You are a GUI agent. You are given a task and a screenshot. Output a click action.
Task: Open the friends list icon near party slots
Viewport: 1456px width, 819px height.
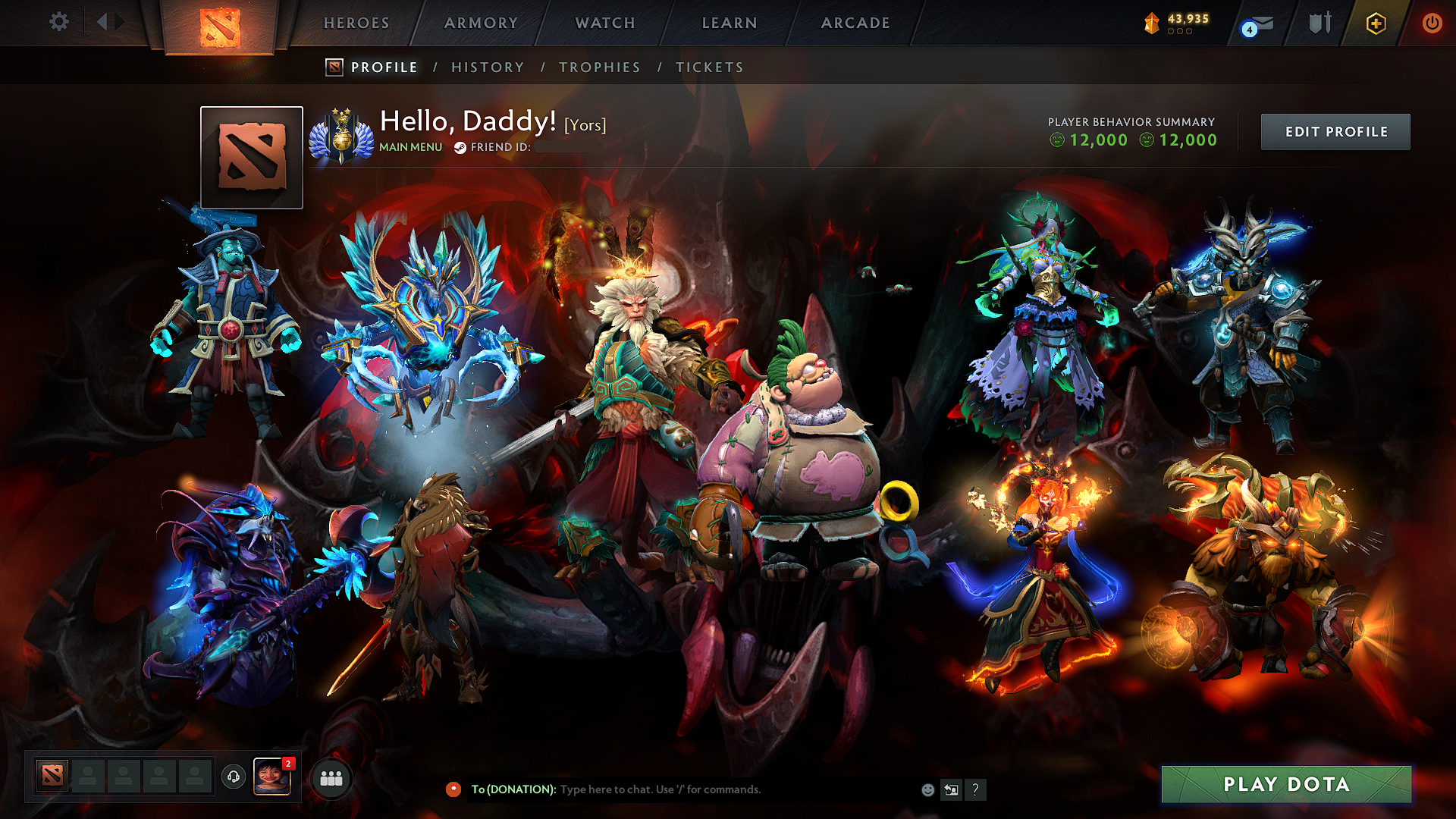click(x=329, y=778)
